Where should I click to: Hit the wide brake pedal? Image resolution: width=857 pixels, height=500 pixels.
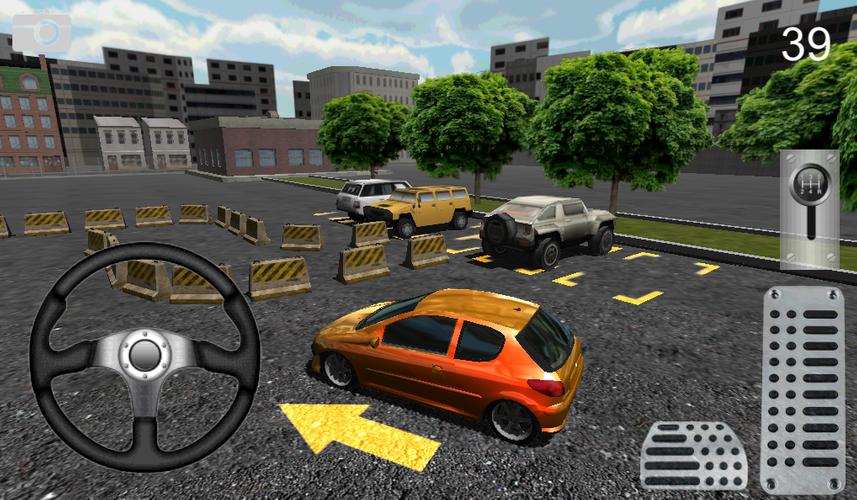694,456
